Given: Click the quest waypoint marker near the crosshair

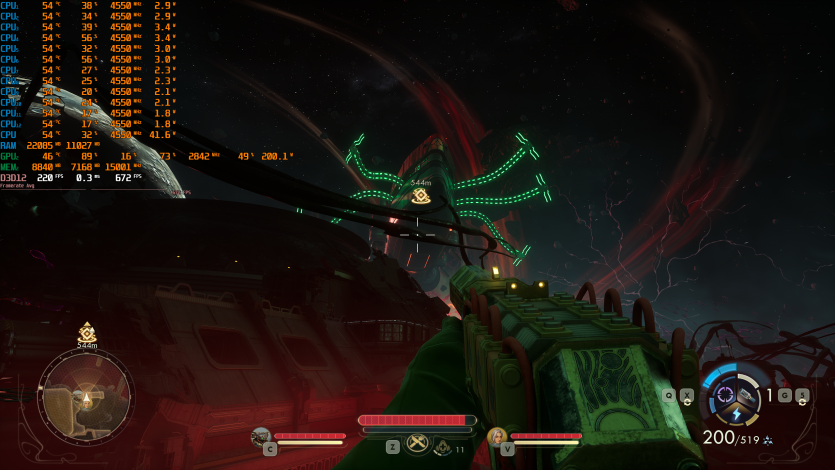Looking at the screenshot, I should (x=421, y=197).
